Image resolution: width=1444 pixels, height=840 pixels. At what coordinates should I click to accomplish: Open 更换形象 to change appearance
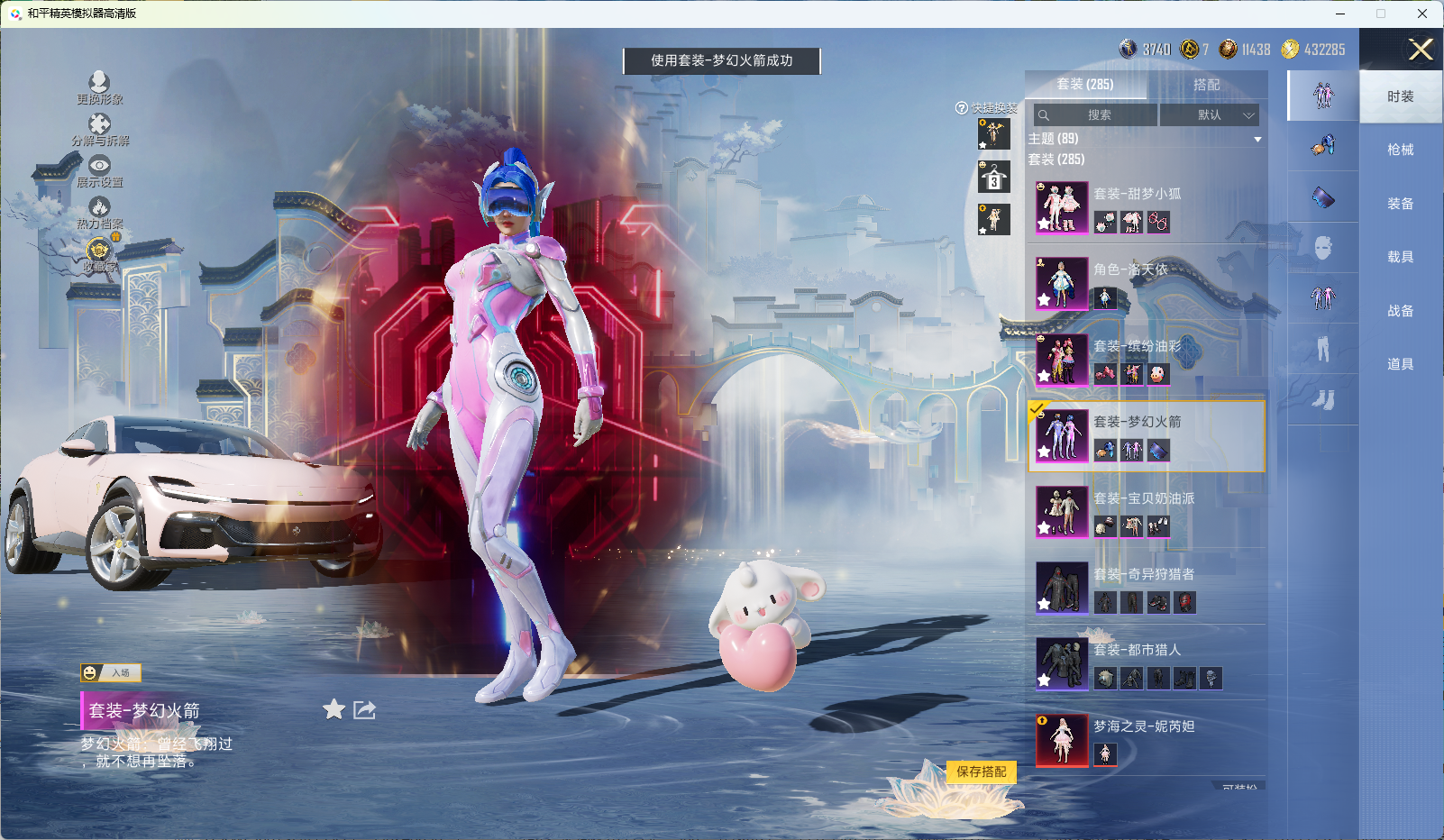[99, 88]
